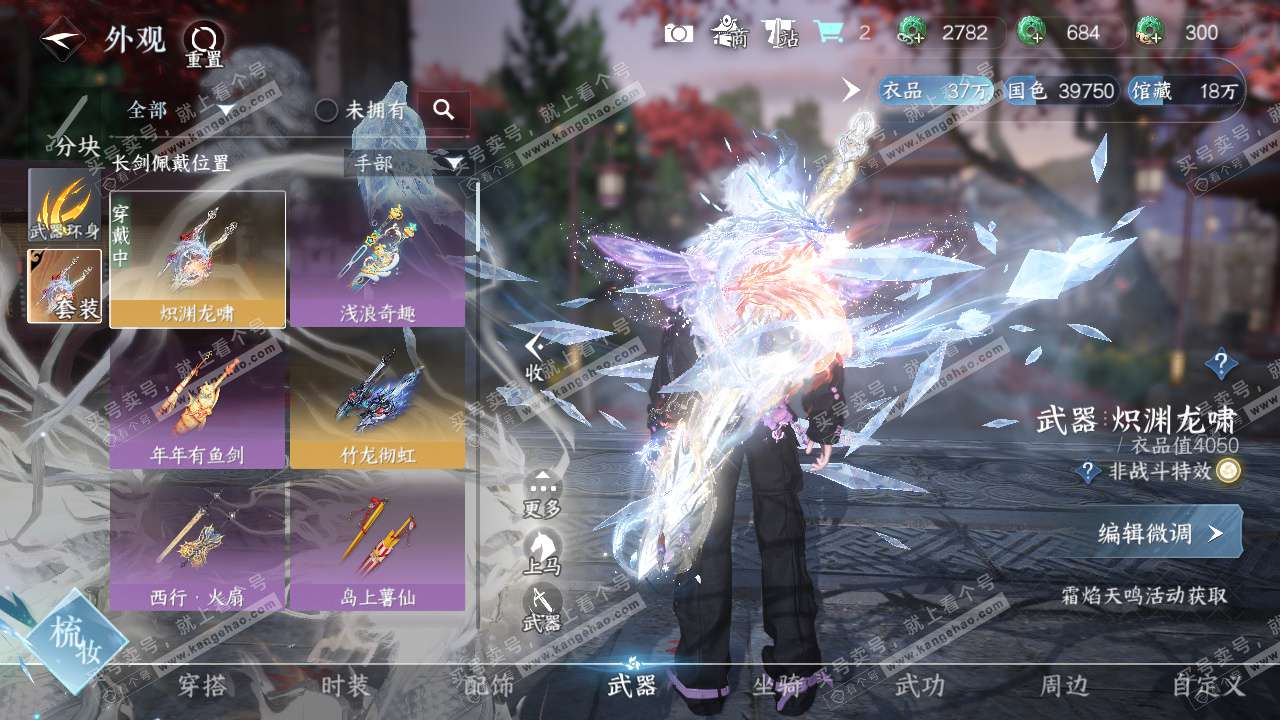Select the 套装 category

pyautogui.click(x=65, y=286)
